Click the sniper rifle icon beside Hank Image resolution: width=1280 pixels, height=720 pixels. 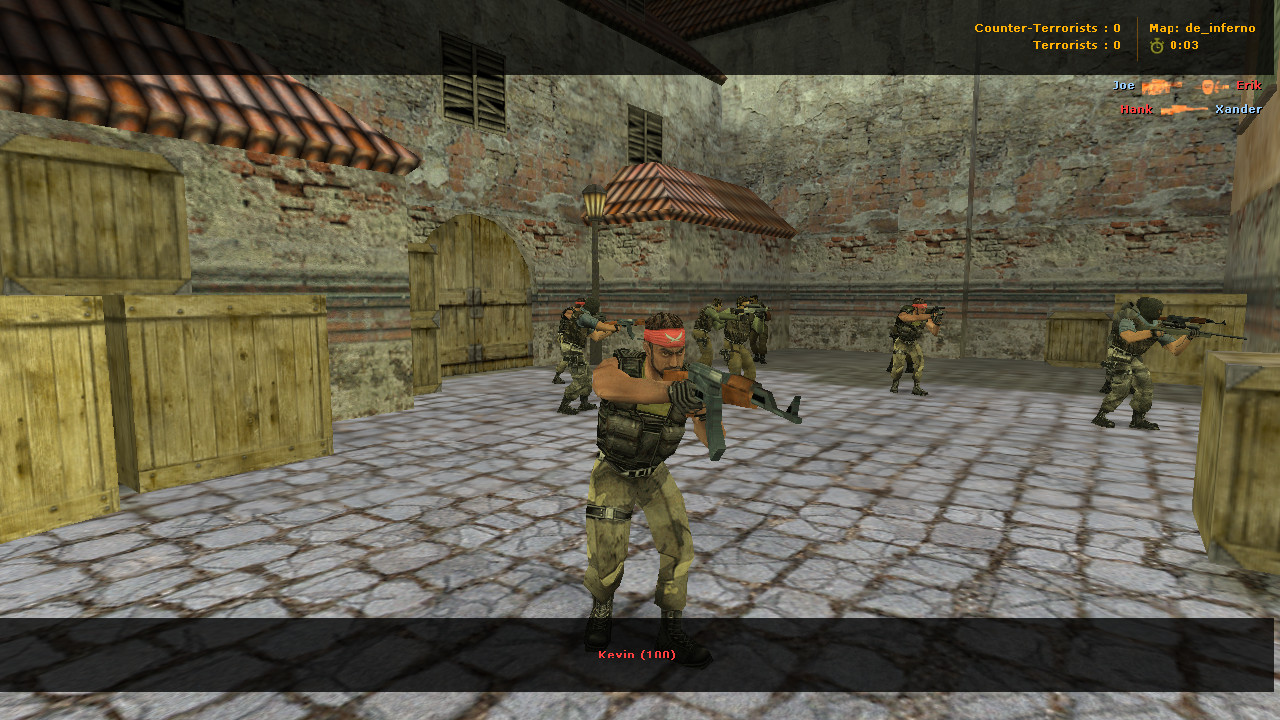pyautogui.click(x=1185, y=109)
